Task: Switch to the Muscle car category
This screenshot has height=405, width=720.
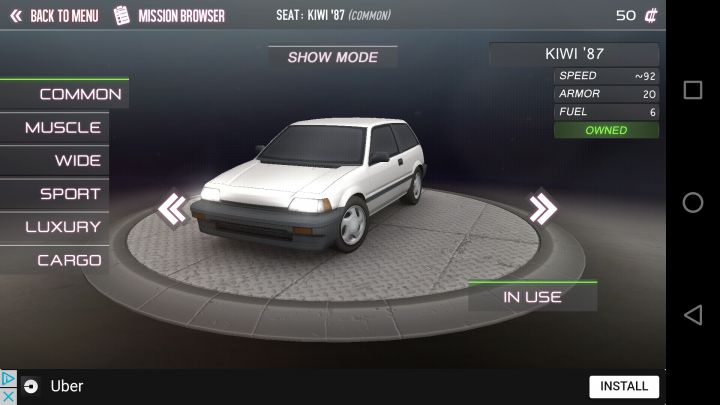Action: point(62,128)
